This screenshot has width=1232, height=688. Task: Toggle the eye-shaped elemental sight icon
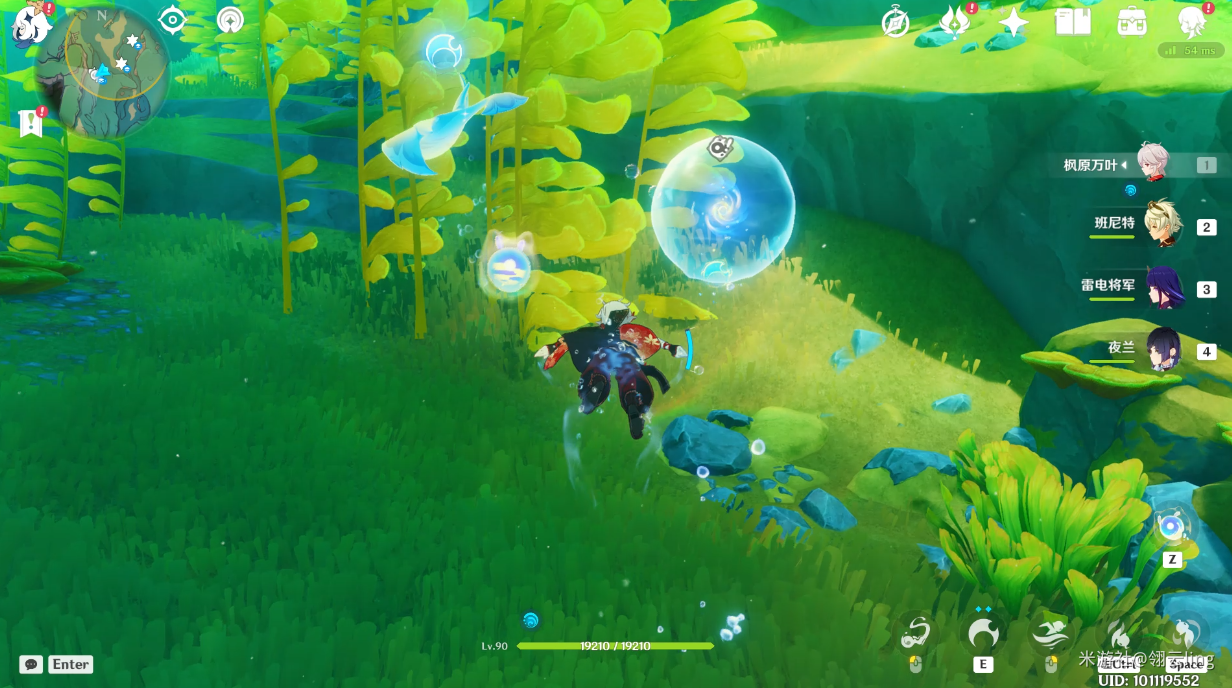pos(173,20)
